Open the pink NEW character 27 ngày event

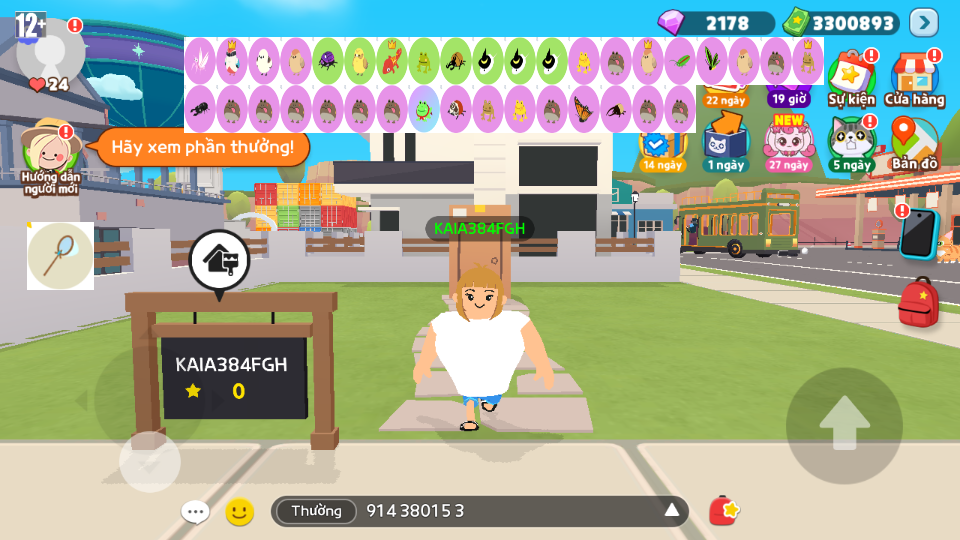point(789,143)
